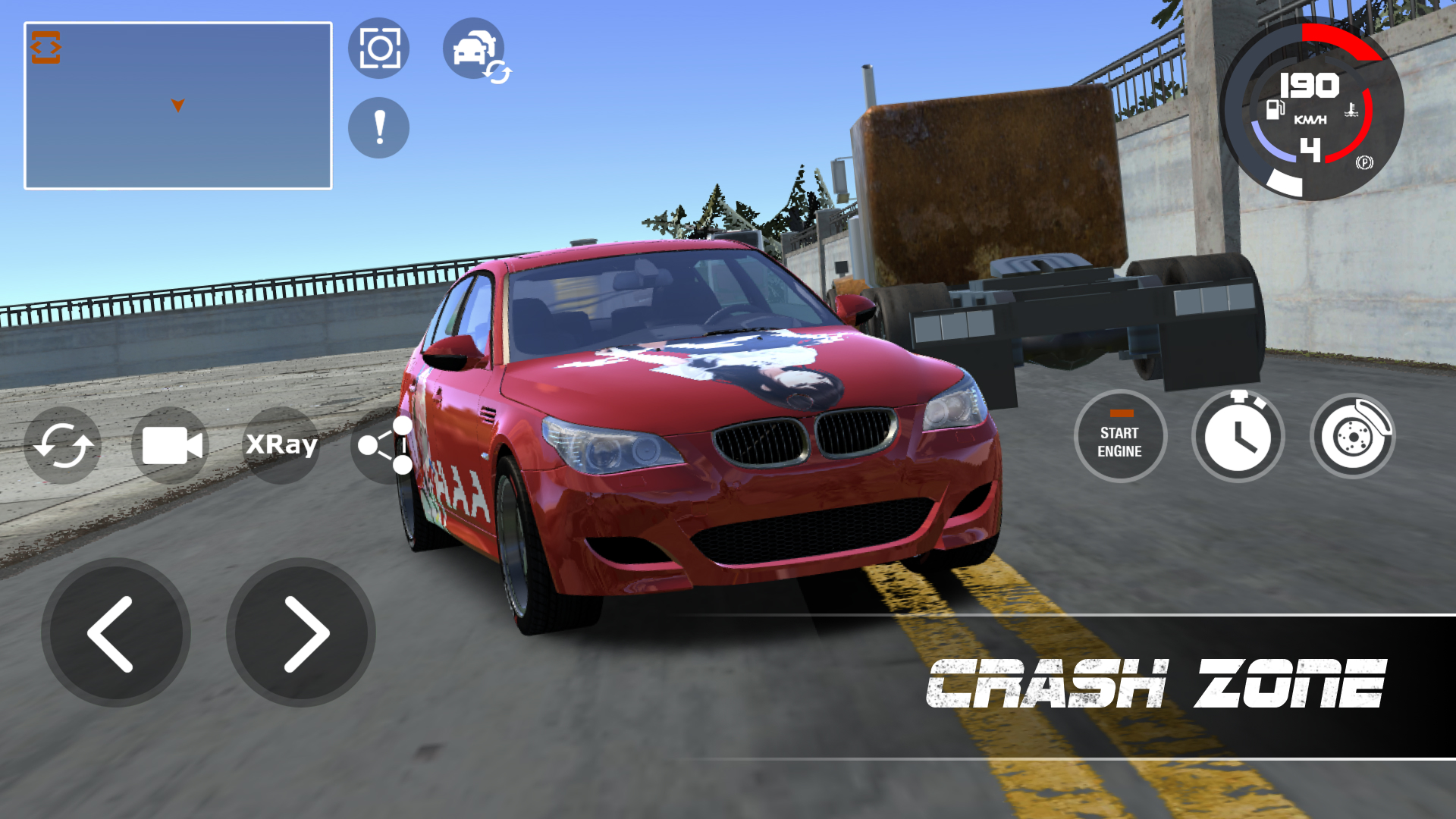Toggle the parking brake indicator on the gauge
1456x819 pixels.
coord(1363,163)
